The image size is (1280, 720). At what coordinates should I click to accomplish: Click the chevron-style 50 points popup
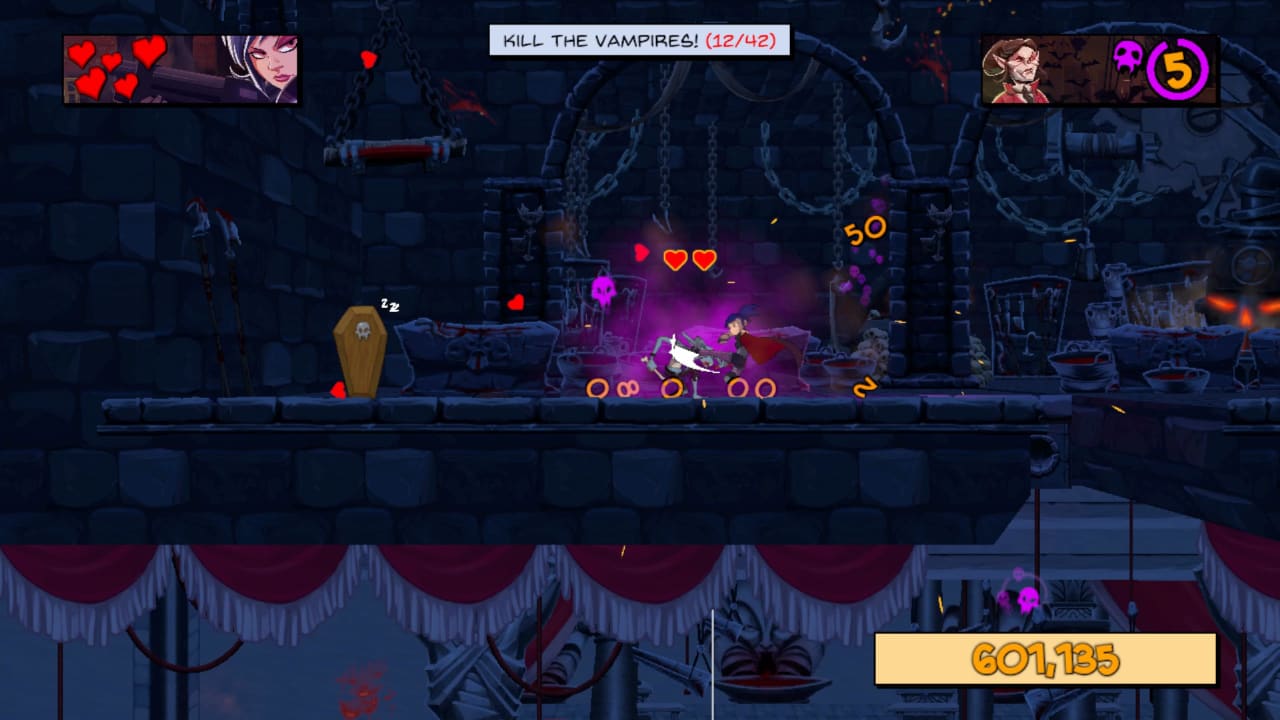pos(865,228)
